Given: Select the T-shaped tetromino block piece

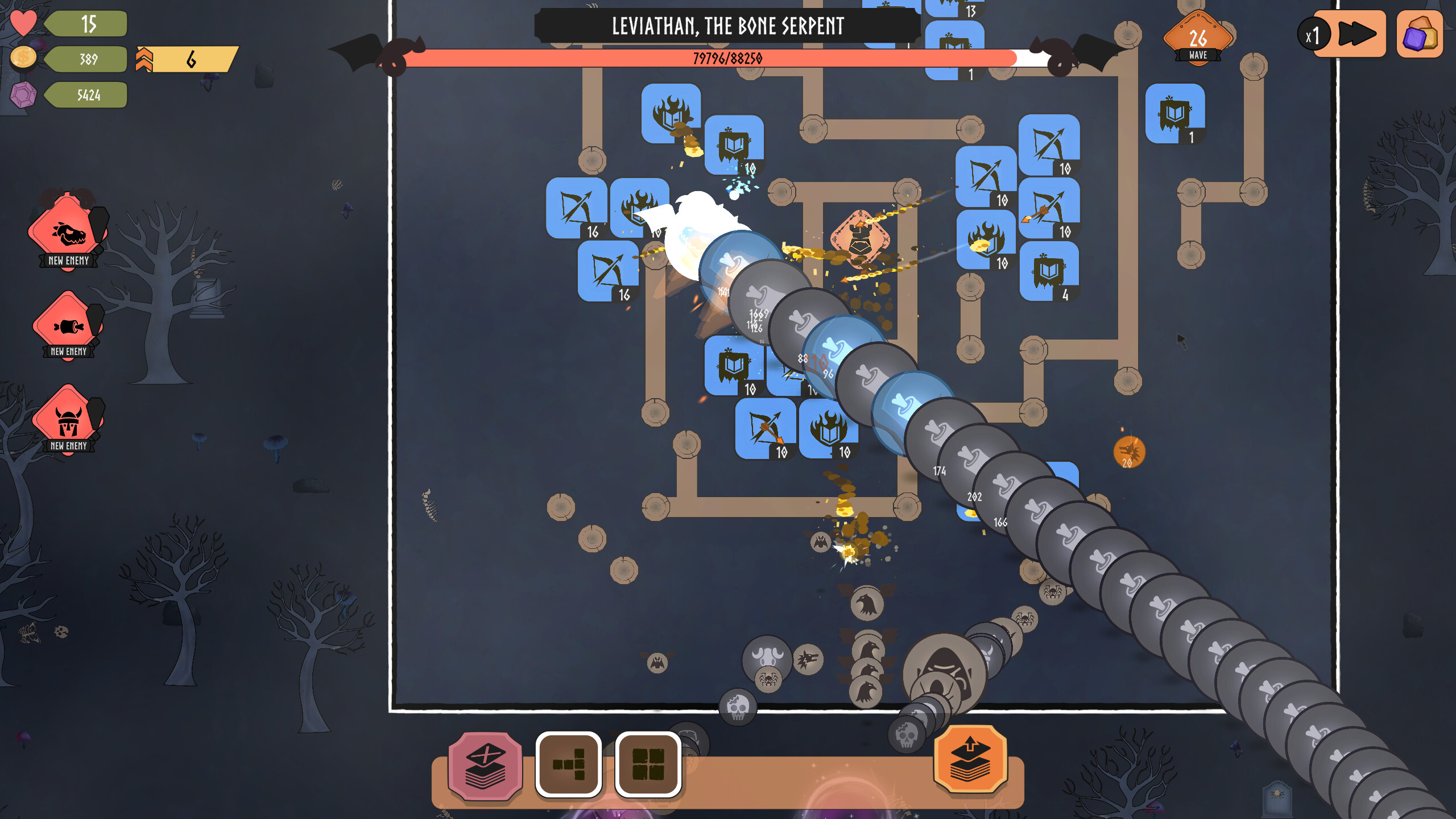Looking at the screenshot, I should [x=568, y=766].
